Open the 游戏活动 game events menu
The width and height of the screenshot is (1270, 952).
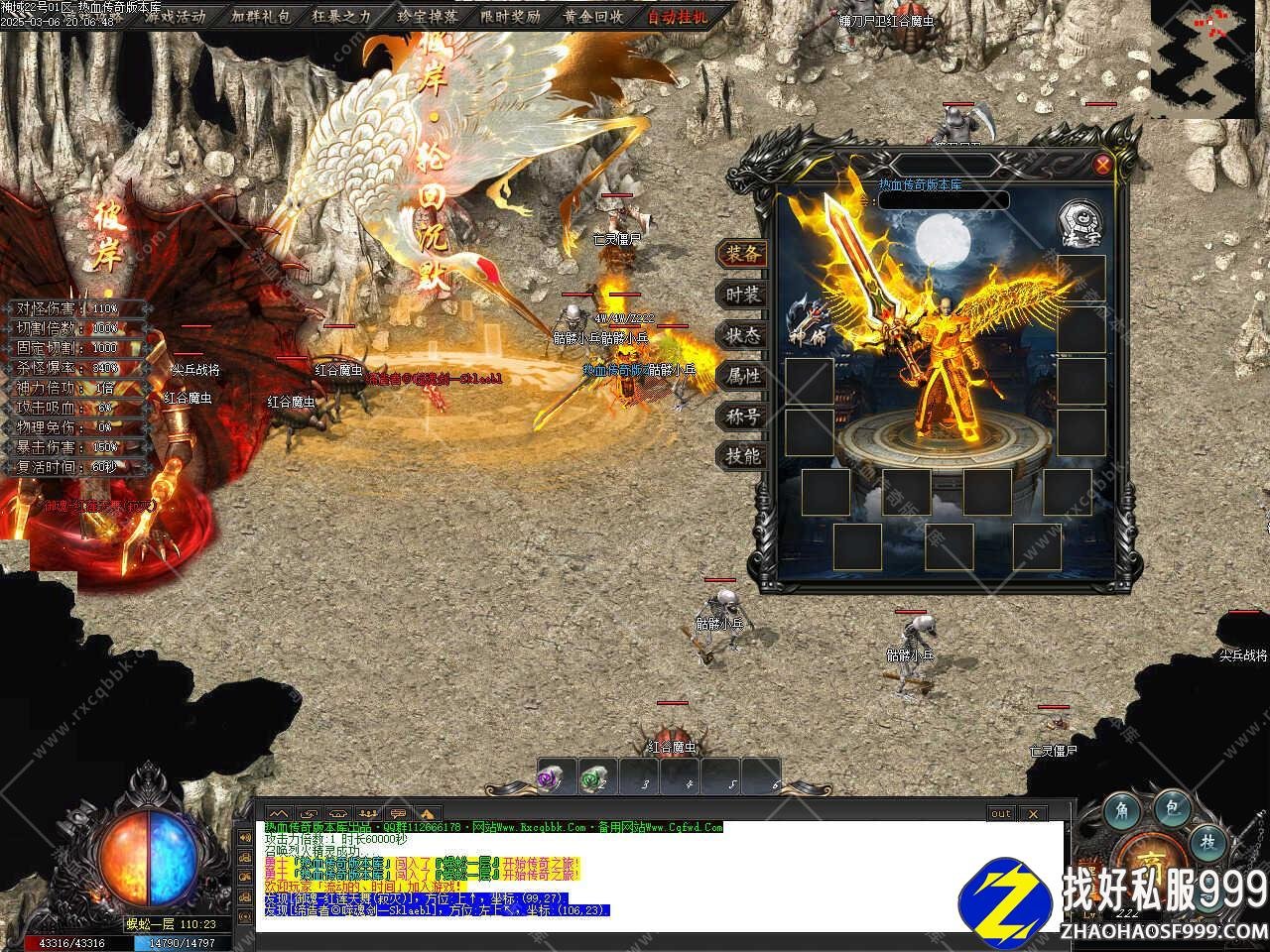[175, 16]
